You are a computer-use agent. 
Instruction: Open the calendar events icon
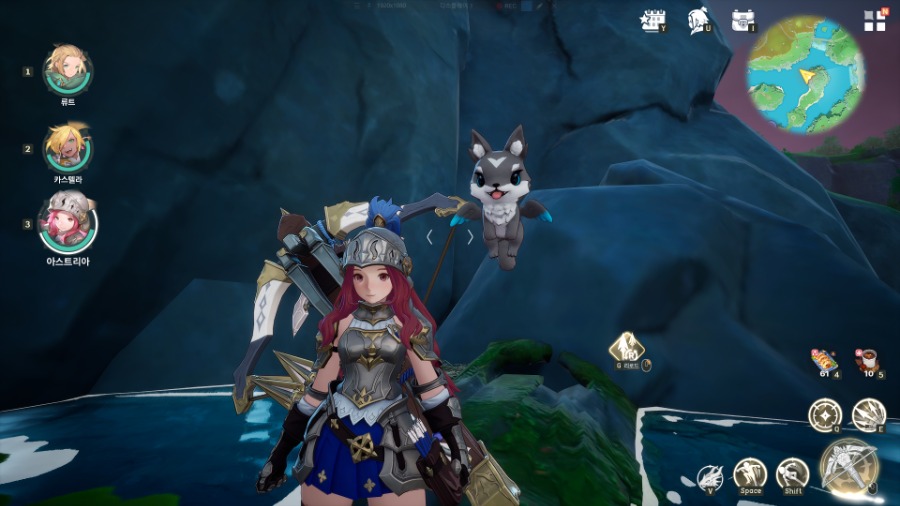coord(653,21)
